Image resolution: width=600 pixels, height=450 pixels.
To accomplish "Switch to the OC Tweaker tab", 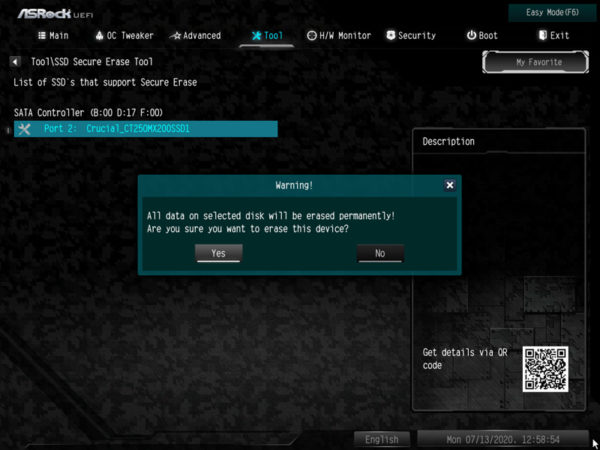I will point(124,35).
